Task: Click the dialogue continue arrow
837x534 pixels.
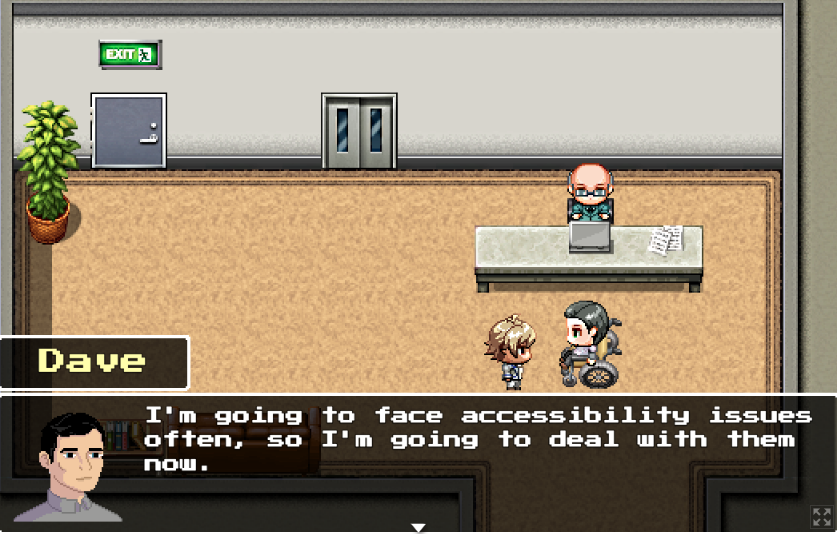Action: [419, 527]
